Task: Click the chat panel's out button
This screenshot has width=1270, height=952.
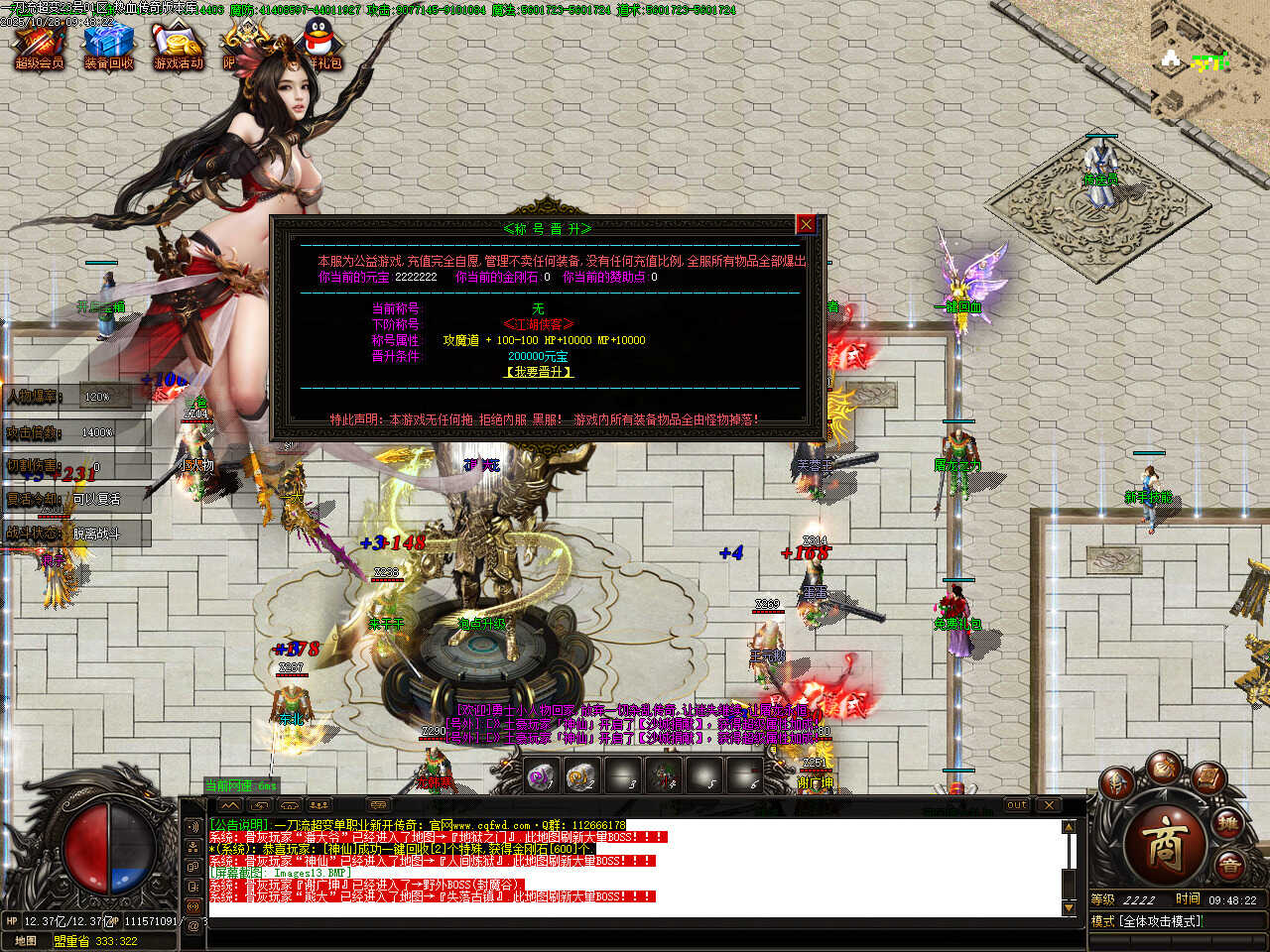Action: pyautogui.click(x=1017, y=804)
